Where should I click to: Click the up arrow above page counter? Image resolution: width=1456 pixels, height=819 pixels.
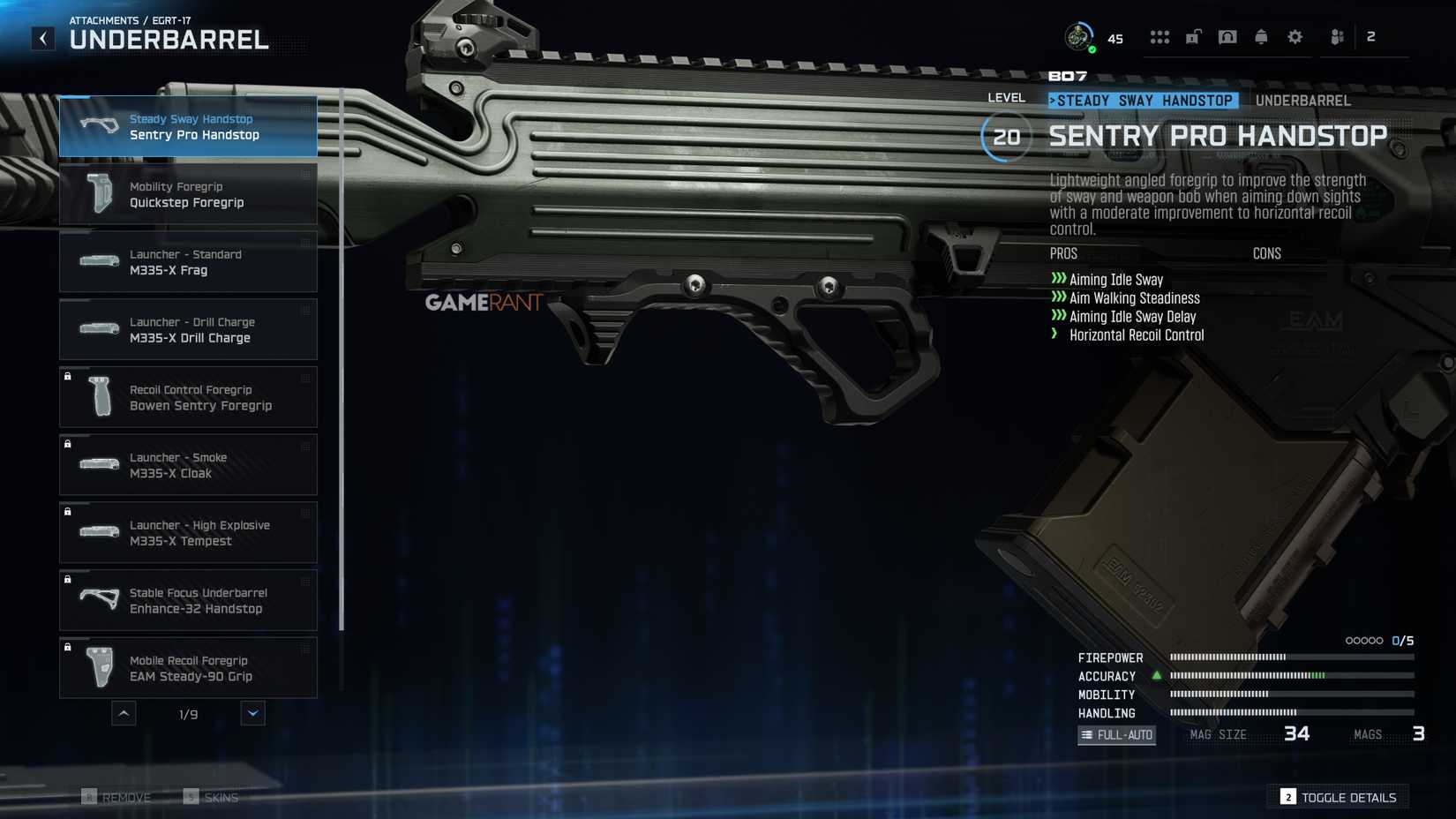[124, 713]
